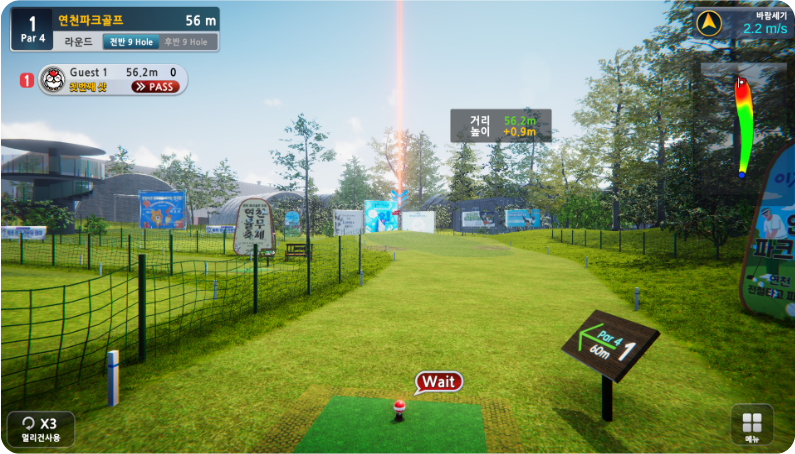The width and height of the screenshot is (795, 454).
Task: Switch to the 전반 9 Hole tab
Action: (x=130, y=42)
